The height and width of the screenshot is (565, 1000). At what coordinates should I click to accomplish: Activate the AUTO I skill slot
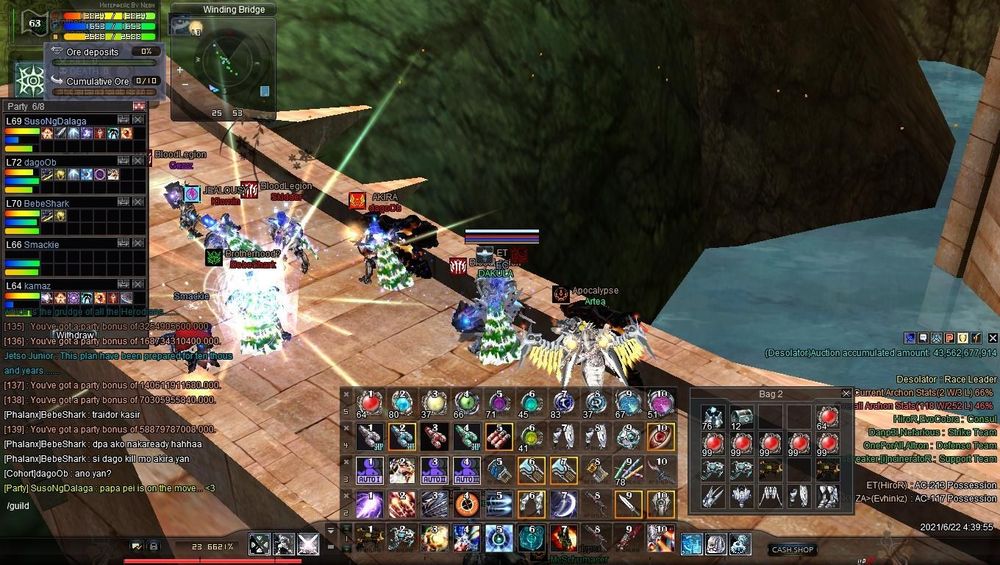(x=370, y=469)
